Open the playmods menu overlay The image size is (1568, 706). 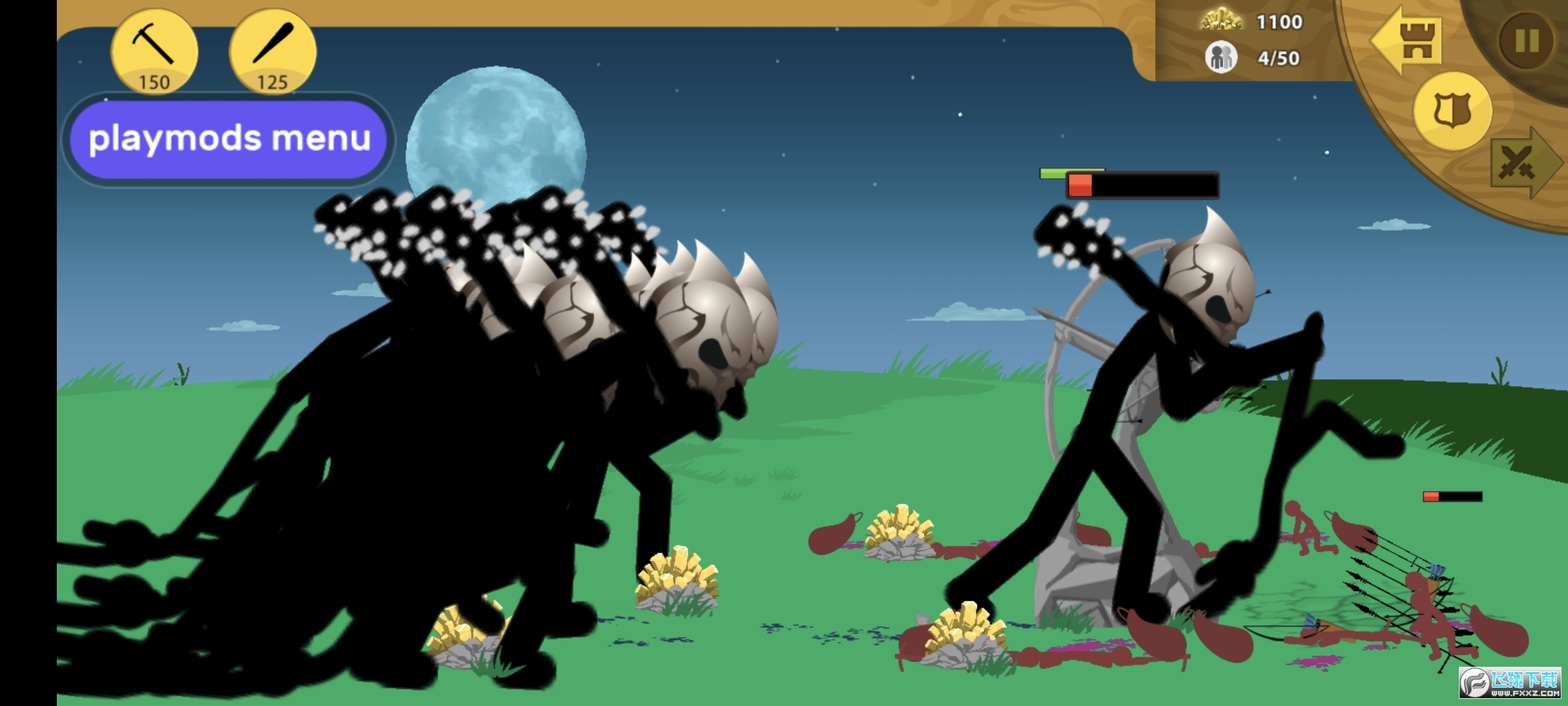[229, 139]
